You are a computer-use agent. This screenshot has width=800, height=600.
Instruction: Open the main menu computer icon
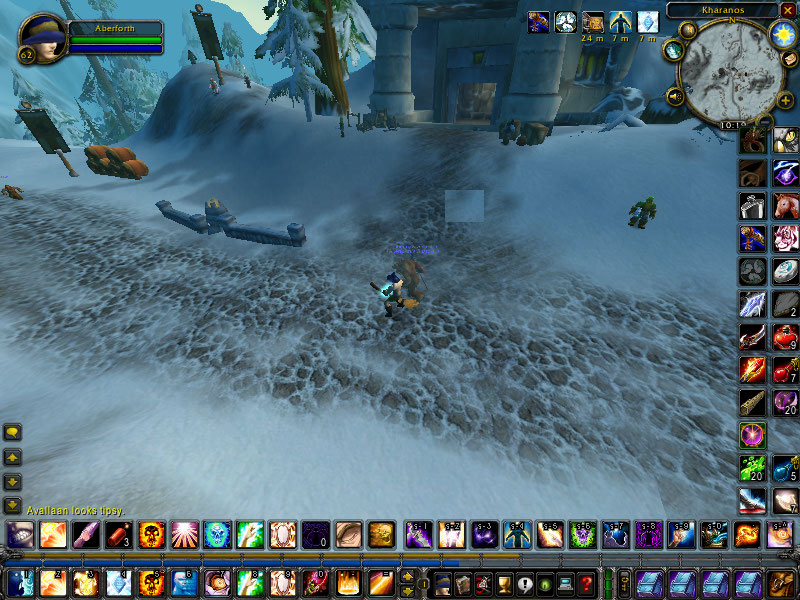point(566,582)
